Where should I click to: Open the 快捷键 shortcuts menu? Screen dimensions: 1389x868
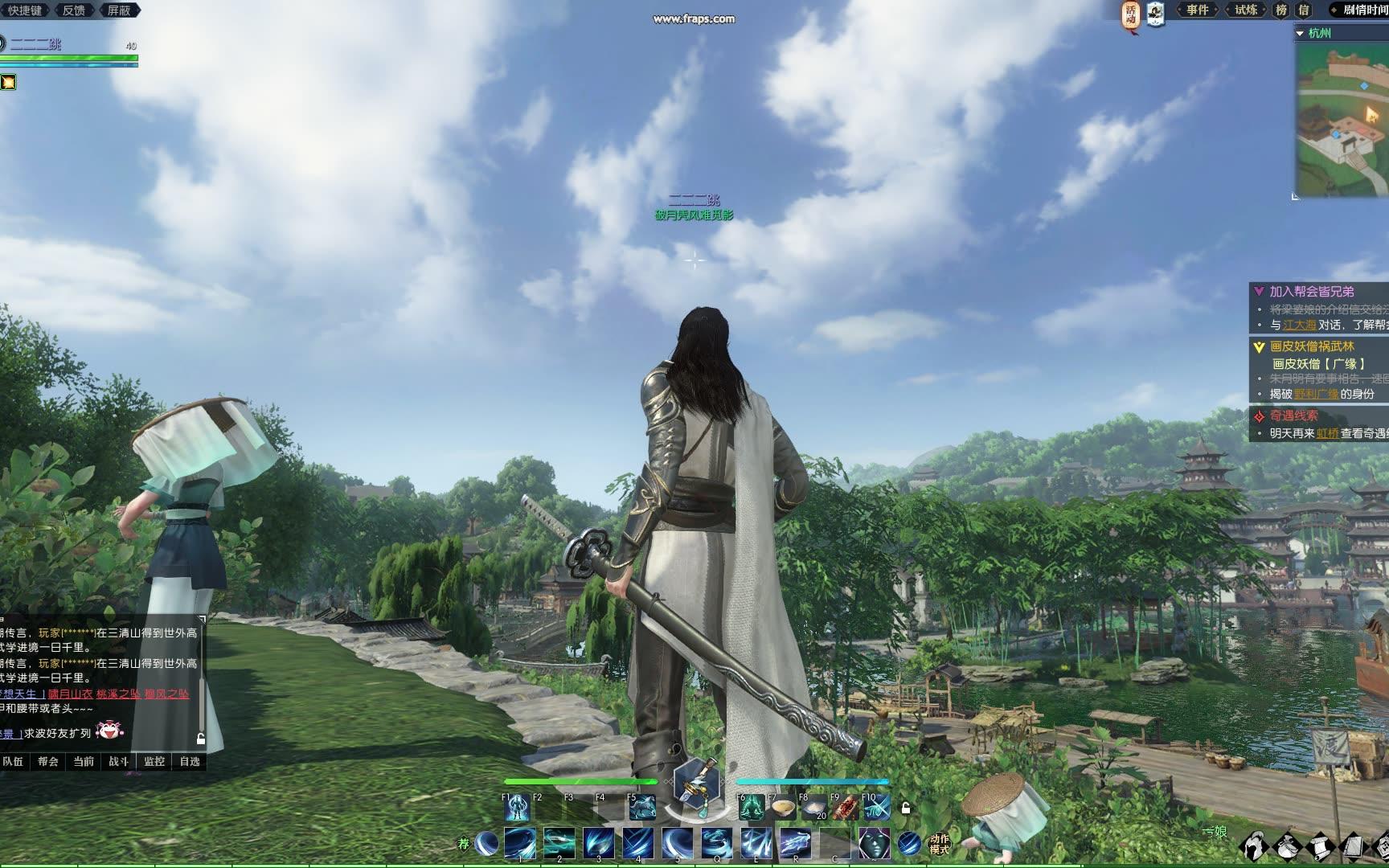tap(24, 10)
